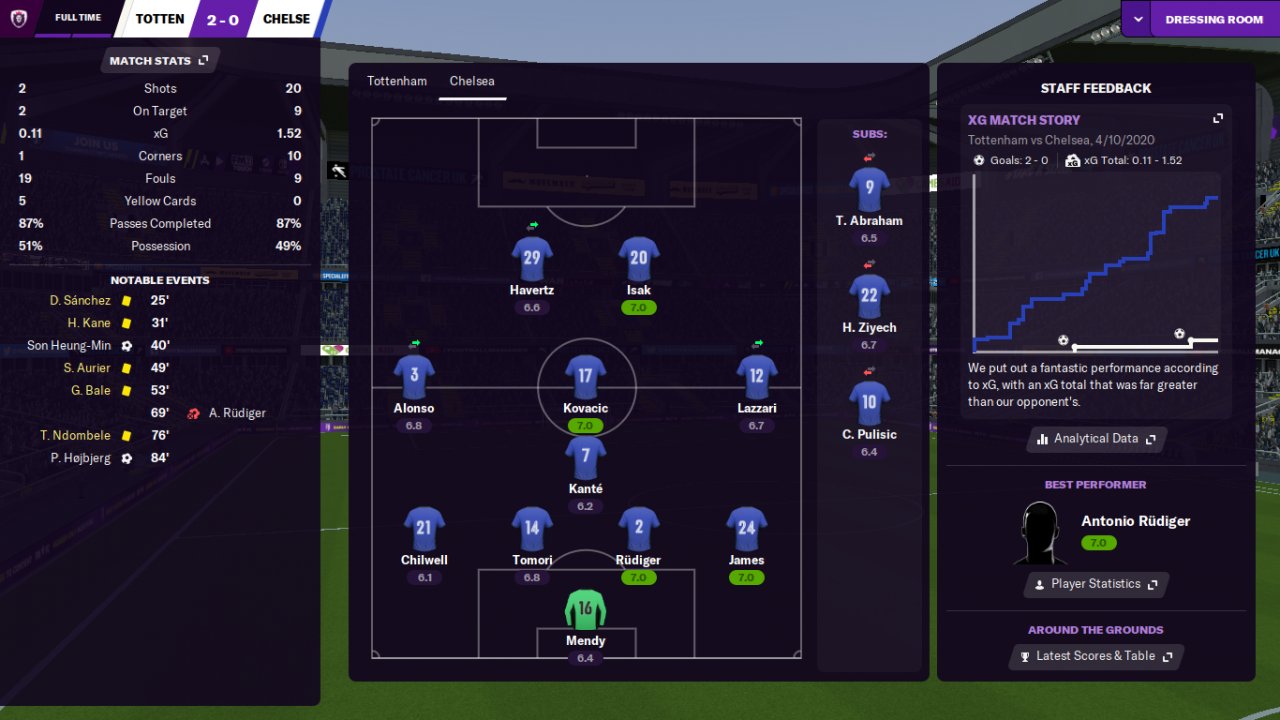This screenshot has width=1280, height=720.
Task: Select Chilwell's number 21 shirt
Action: 424,529
